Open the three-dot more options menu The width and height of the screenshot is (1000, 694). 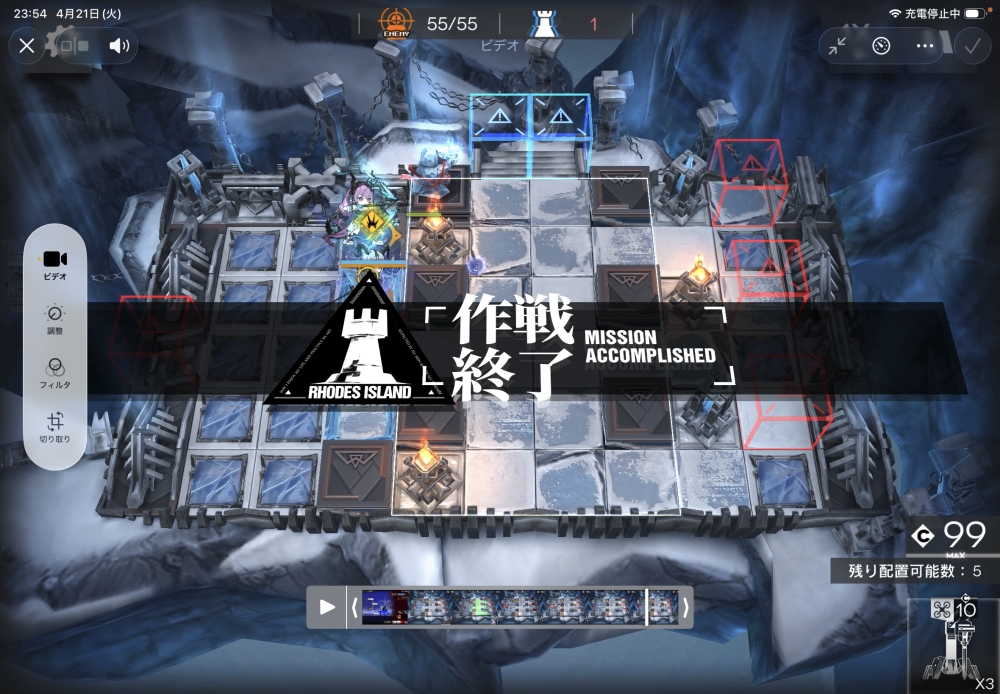coord(925,45)
